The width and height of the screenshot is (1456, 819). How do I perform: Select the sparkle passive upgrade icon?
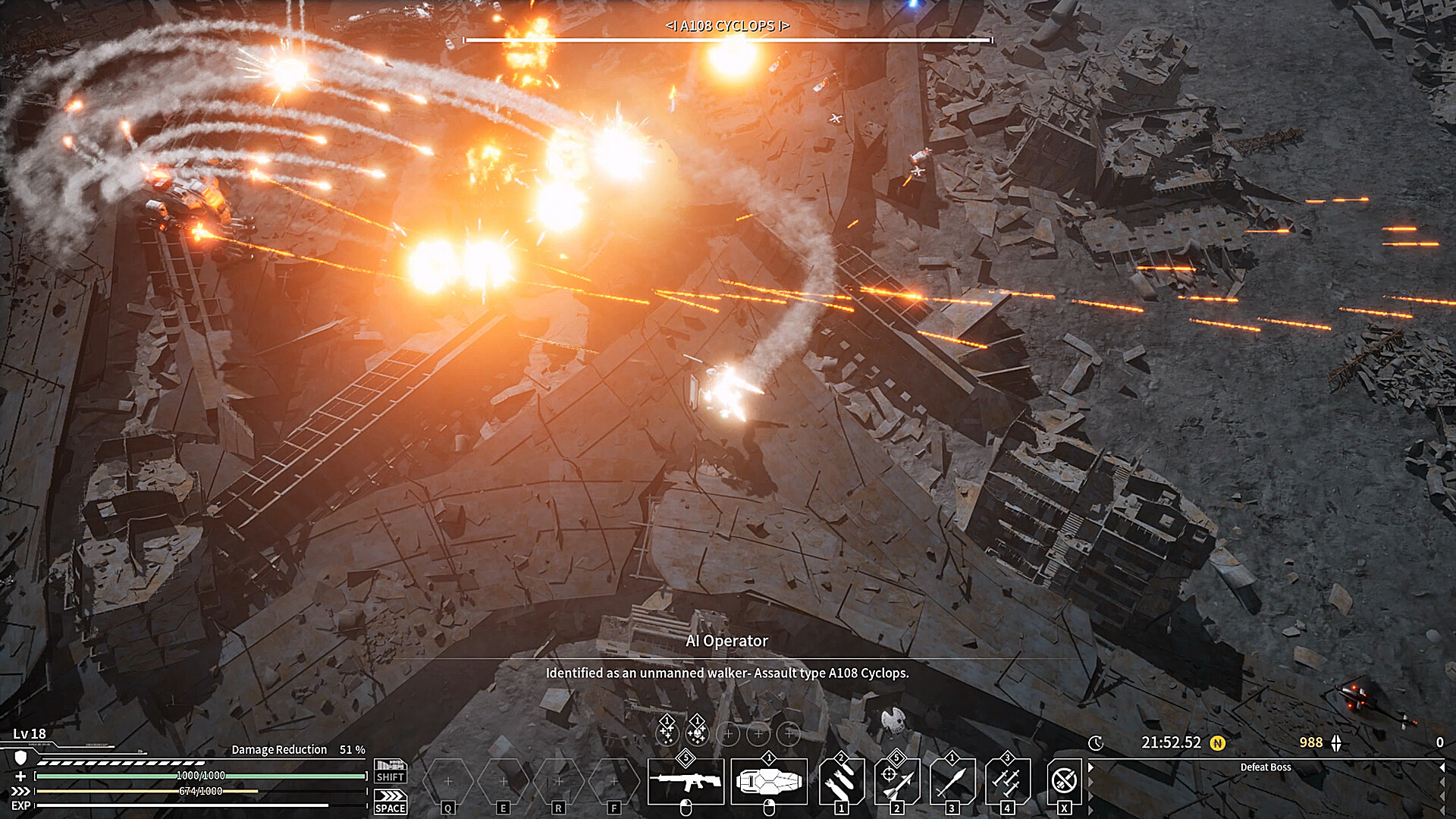(667, 733)
